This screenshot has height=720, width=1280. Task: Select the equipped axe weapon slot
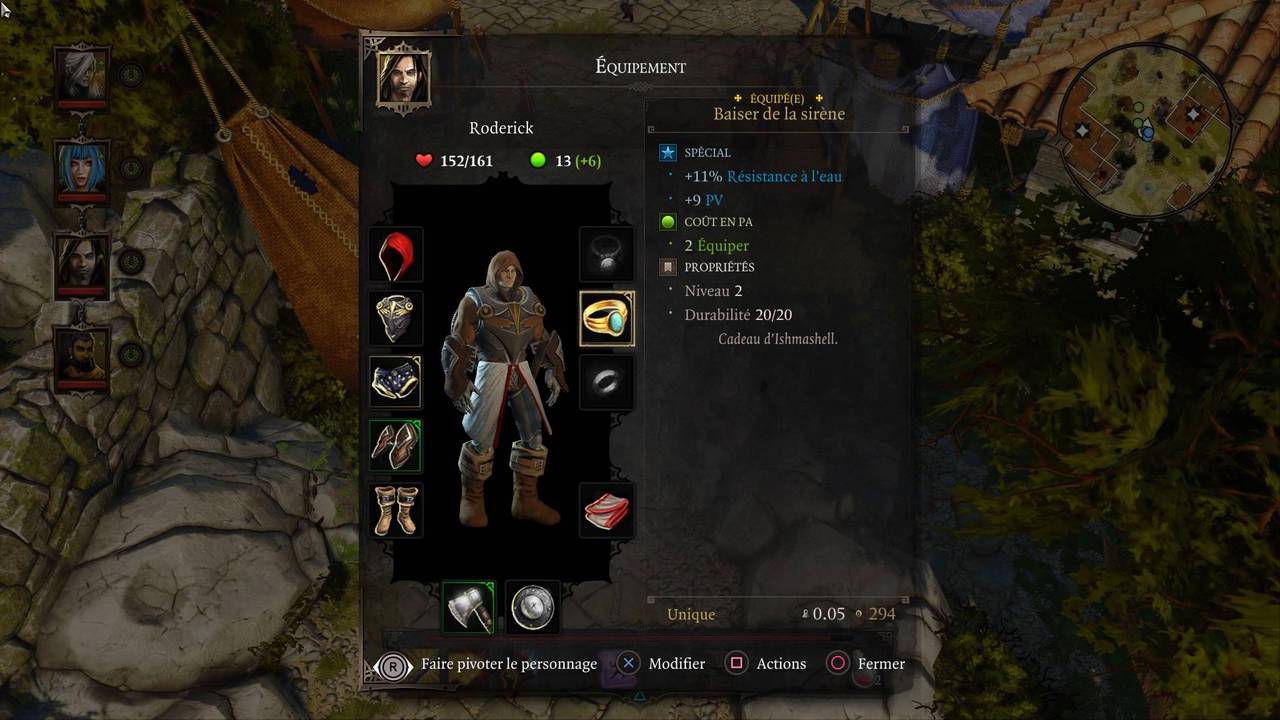[x=469, y=606]
